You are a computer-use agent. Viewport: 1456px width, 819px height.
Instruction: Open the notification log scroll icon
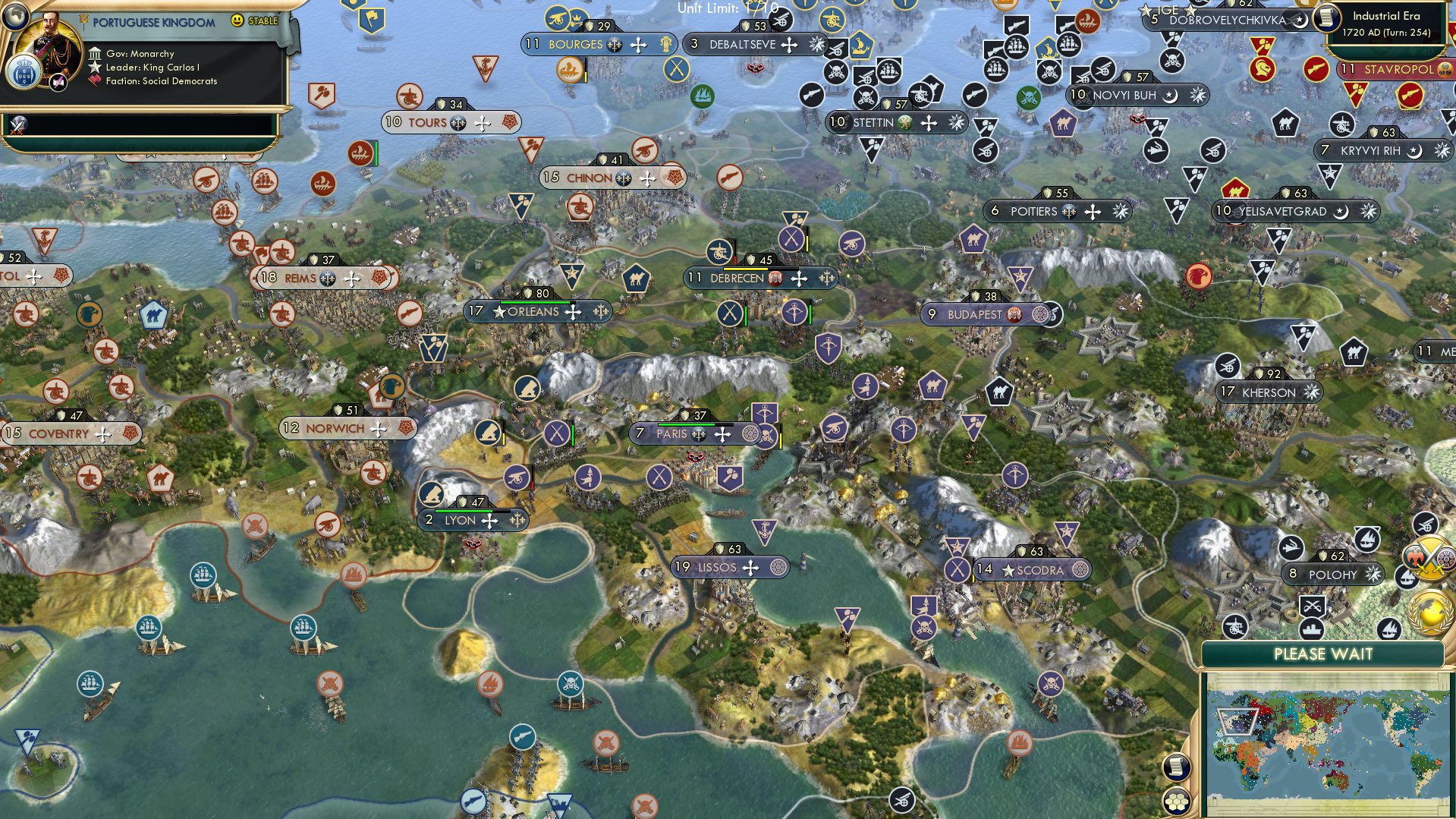(1176, 766)
